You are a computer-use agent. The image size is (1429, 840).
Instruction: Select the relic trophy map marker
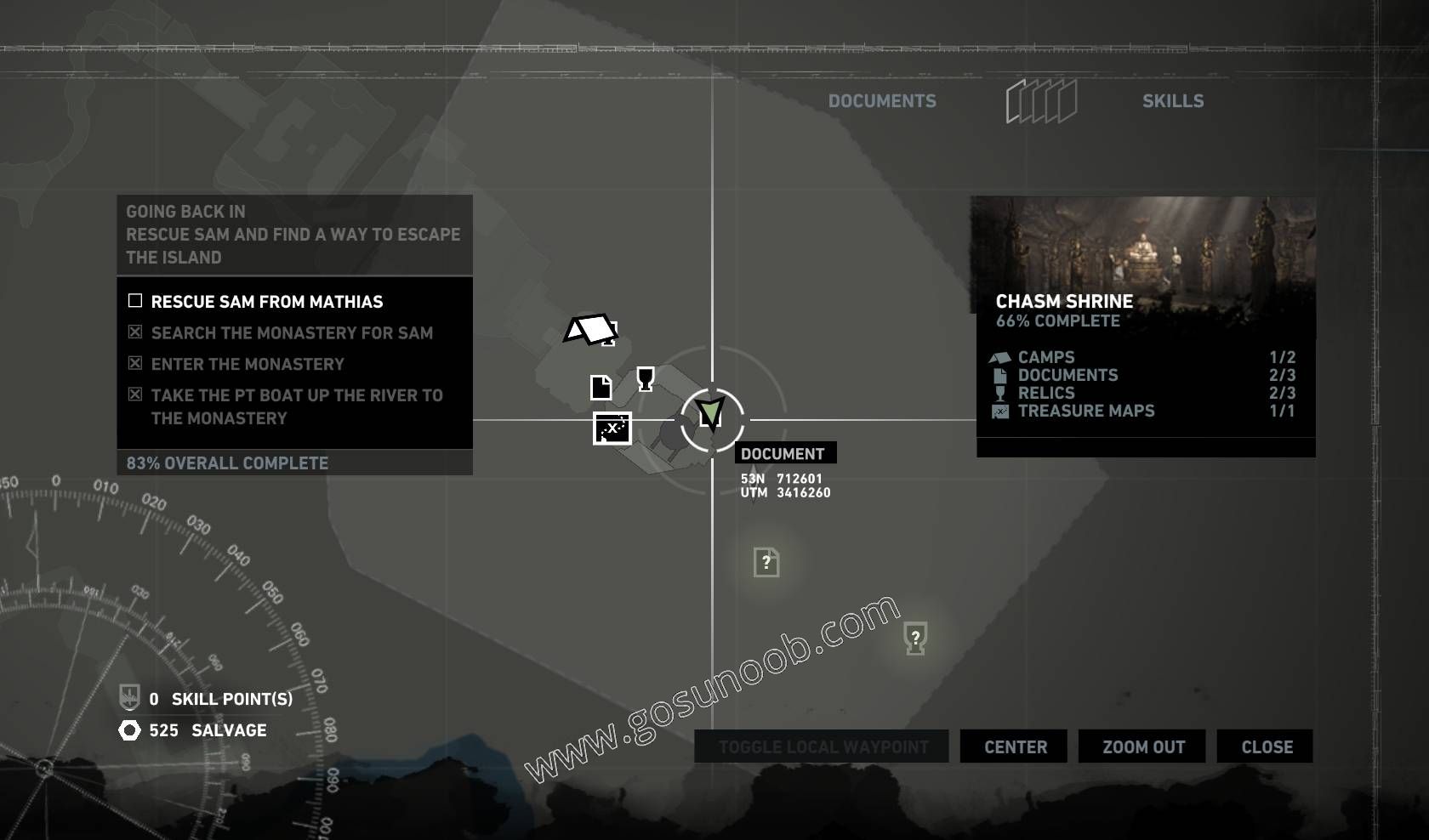[x=646, y=378]
